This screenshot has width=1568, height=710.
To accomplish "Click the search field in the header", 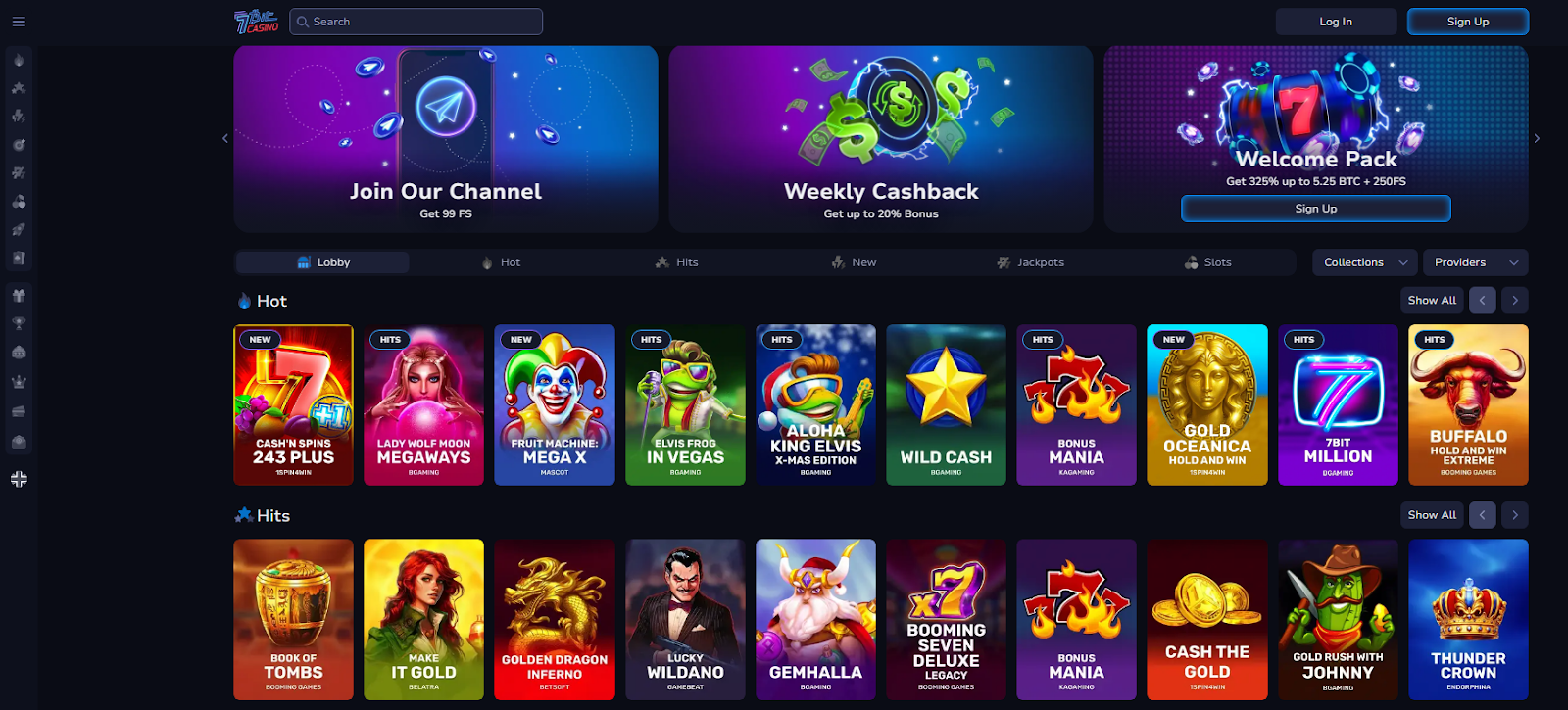I will [416, 21].
